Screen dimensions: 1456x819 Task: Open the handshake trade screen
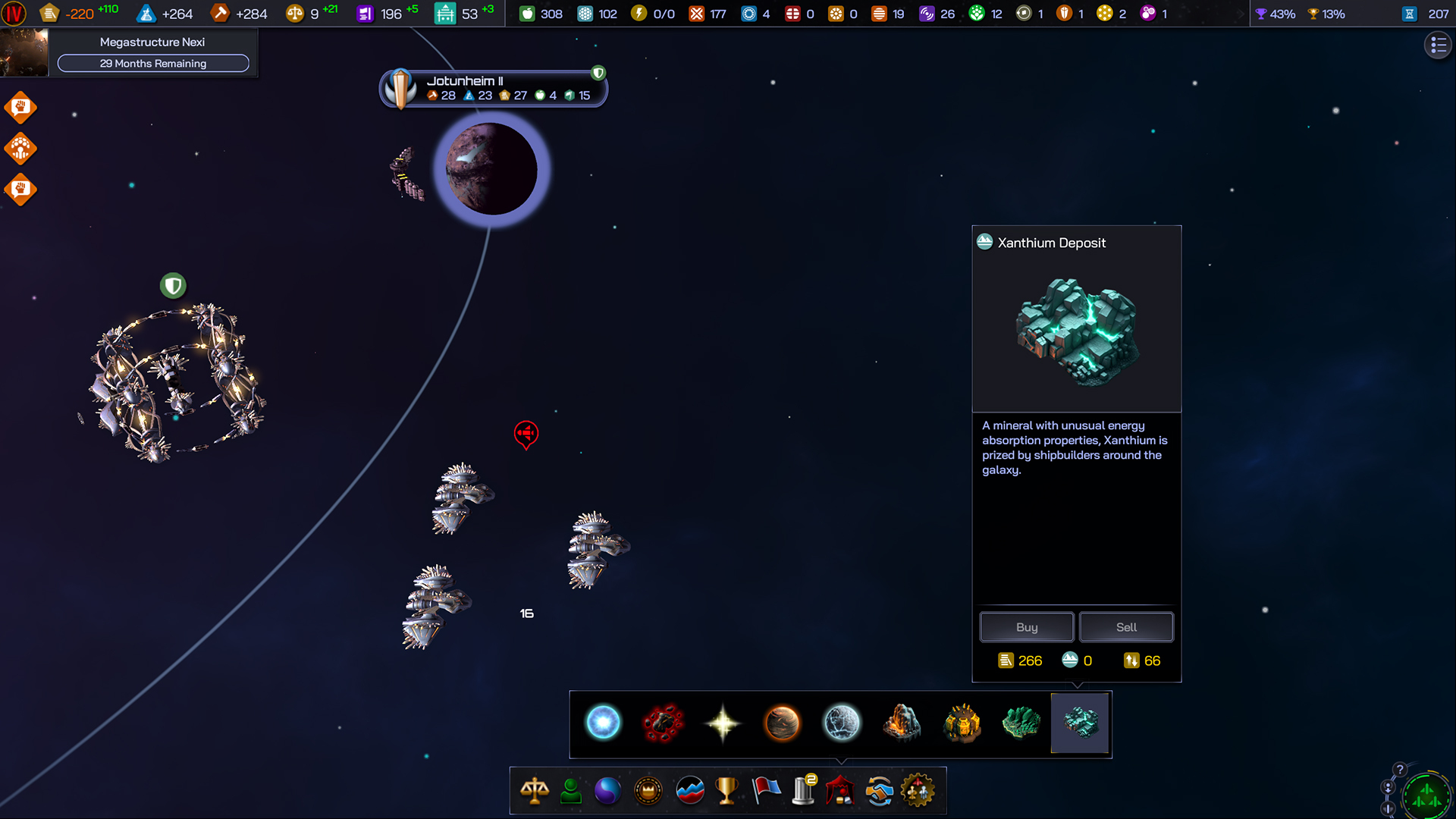(879, 791)
